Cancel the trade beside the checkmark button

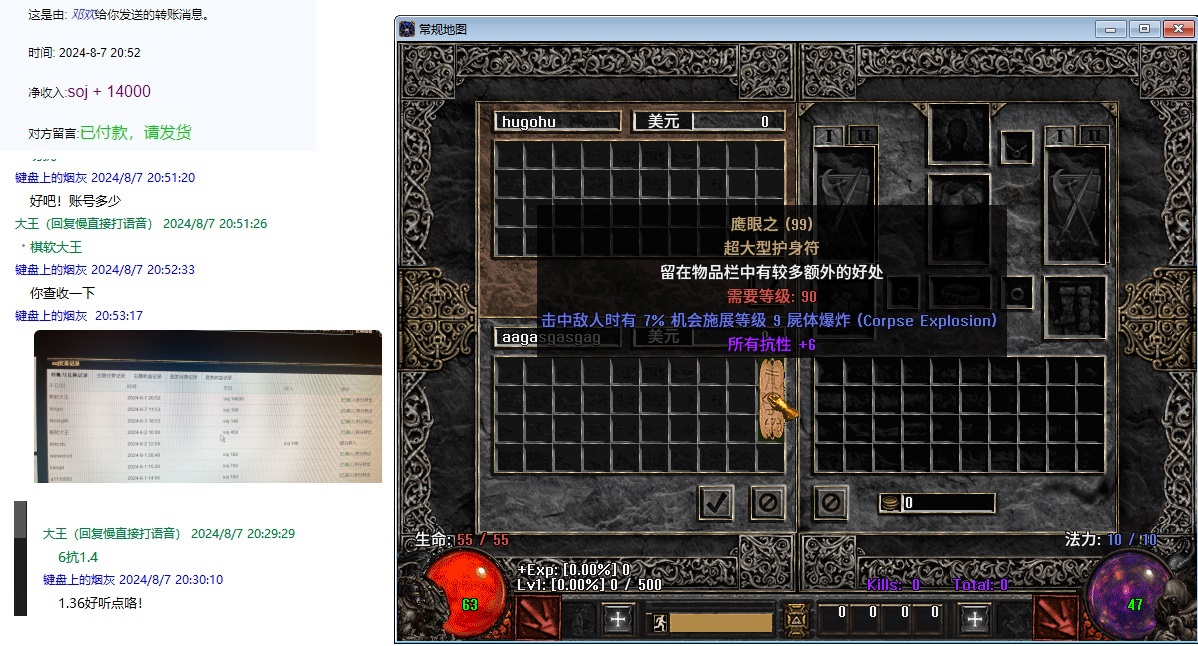pyautogui.click(x=767, y=502)
